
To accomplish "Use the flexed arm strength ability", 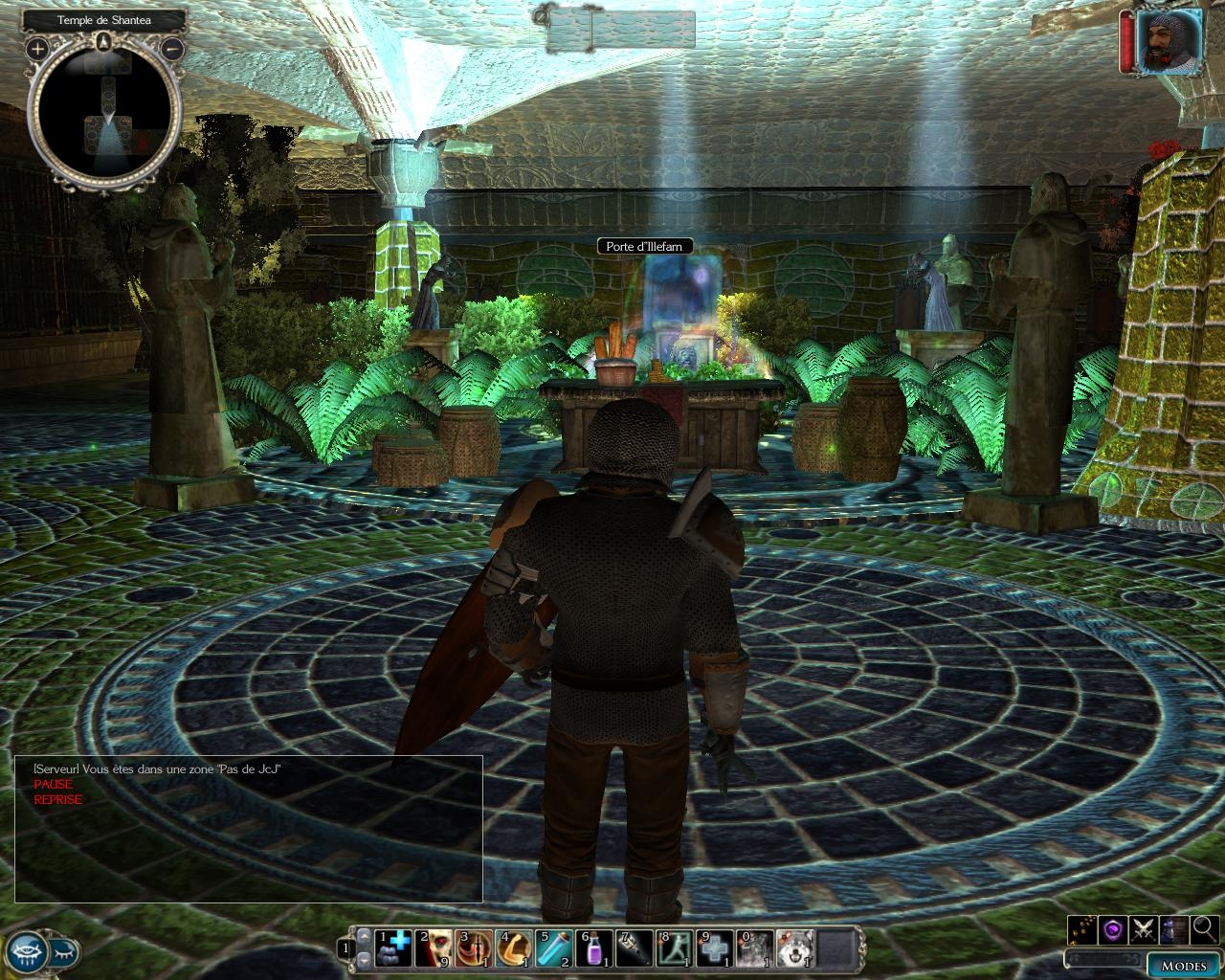I will [x=514, y=949].
